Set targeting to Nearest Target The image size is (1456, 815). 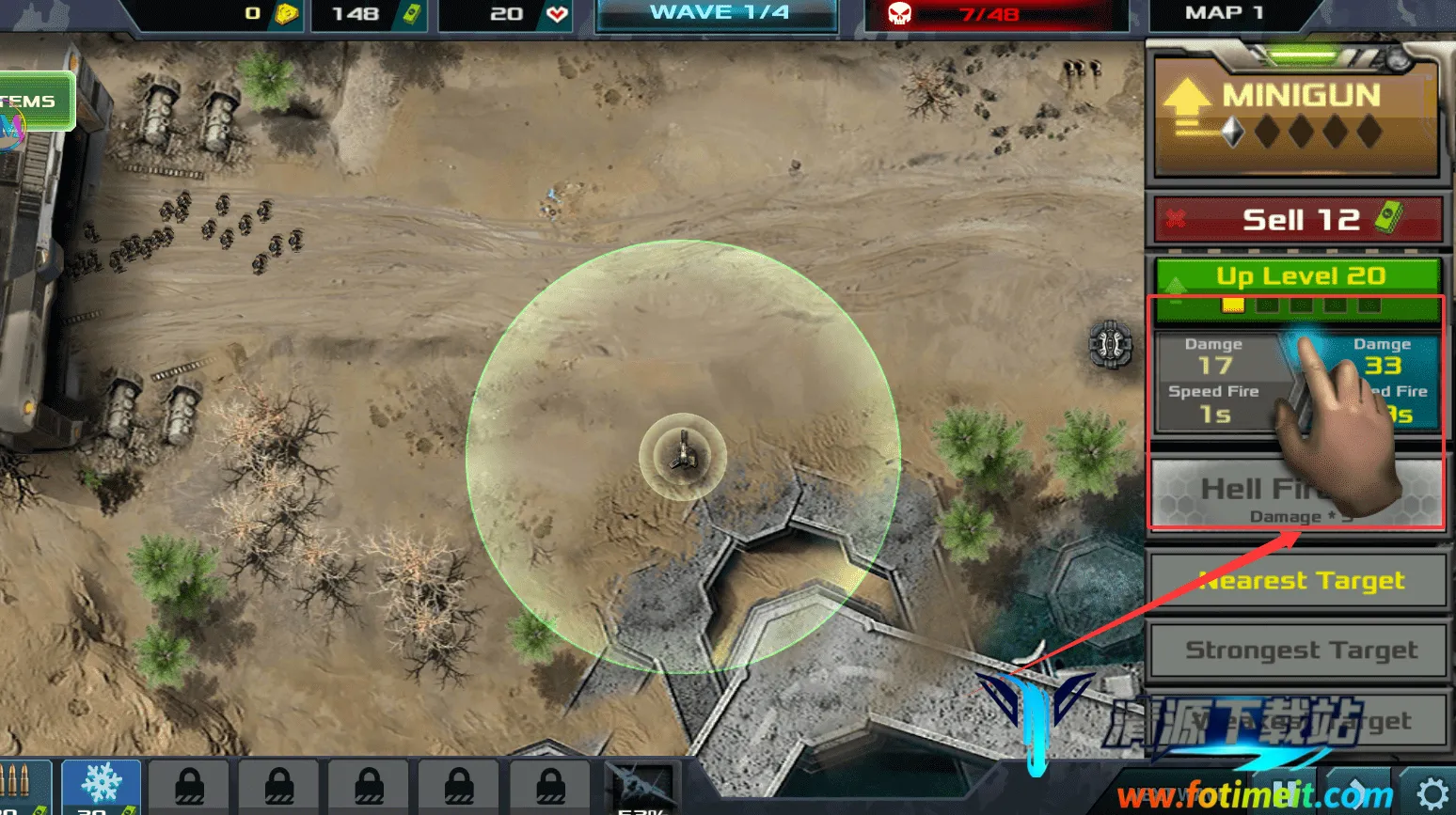pyautogui.click(x=1298, y=581)
